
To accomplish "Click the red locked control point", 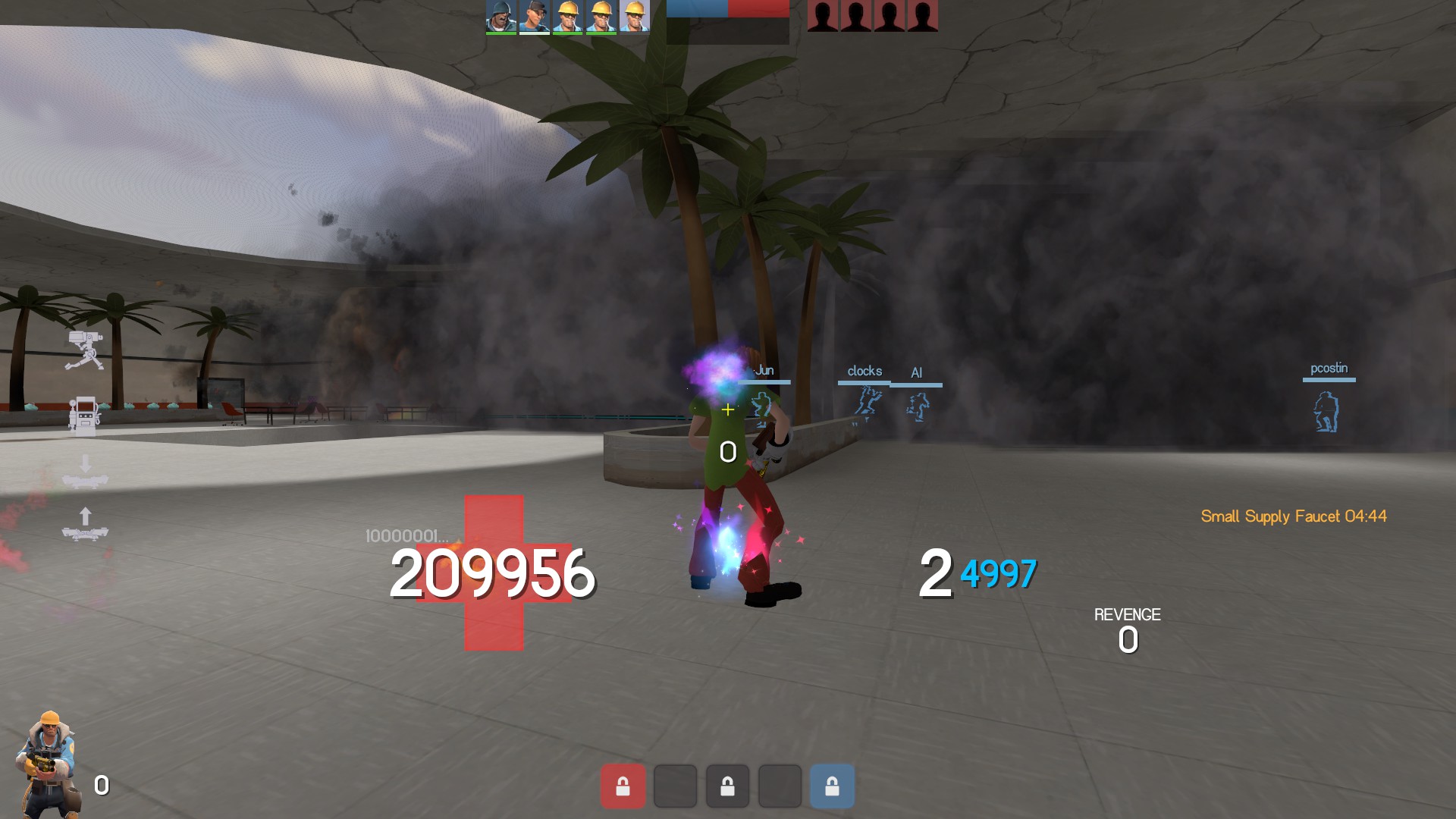I will point(623,786).
